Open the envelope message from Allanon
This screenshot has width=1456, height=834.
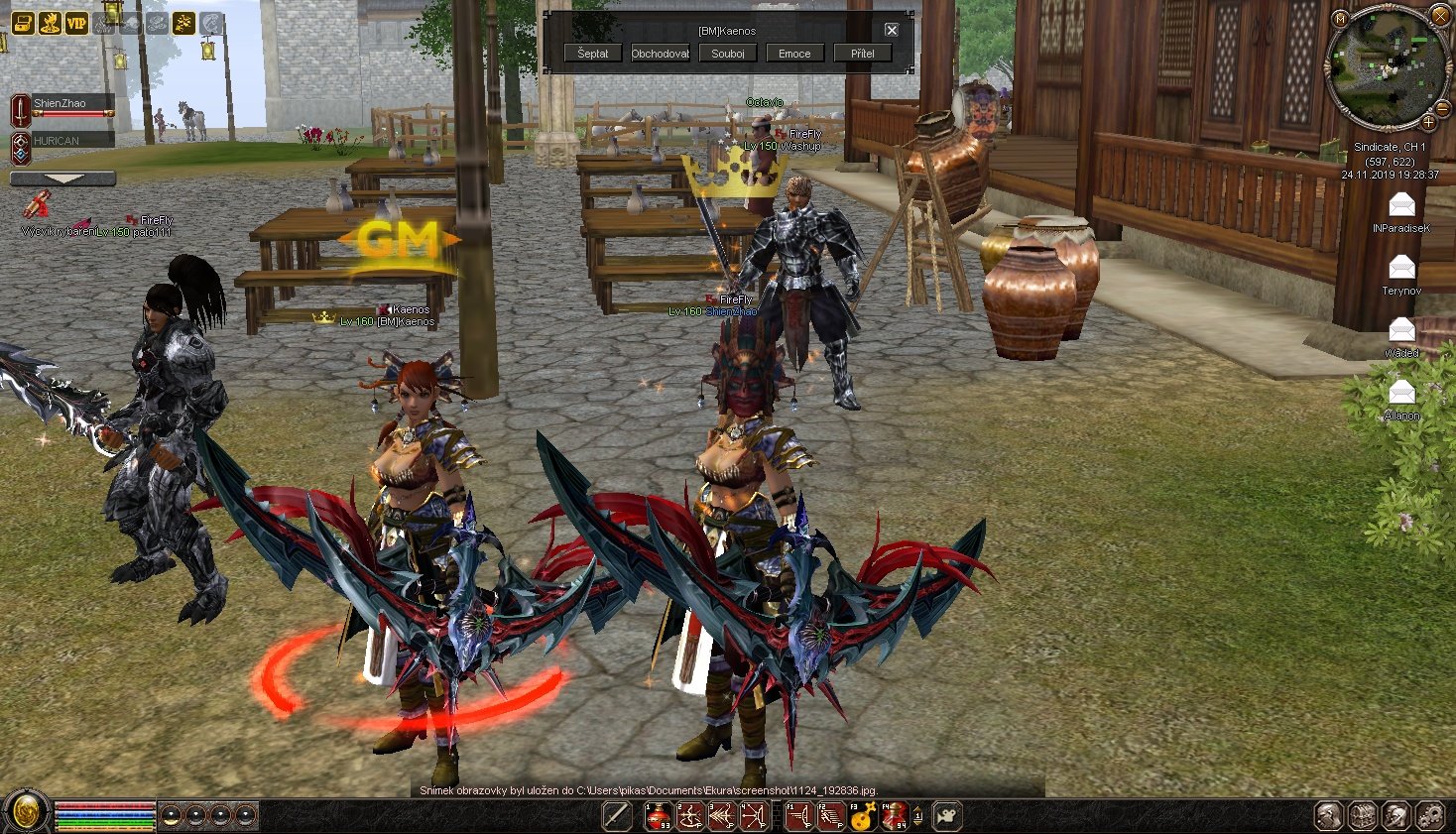(1401, 392)
